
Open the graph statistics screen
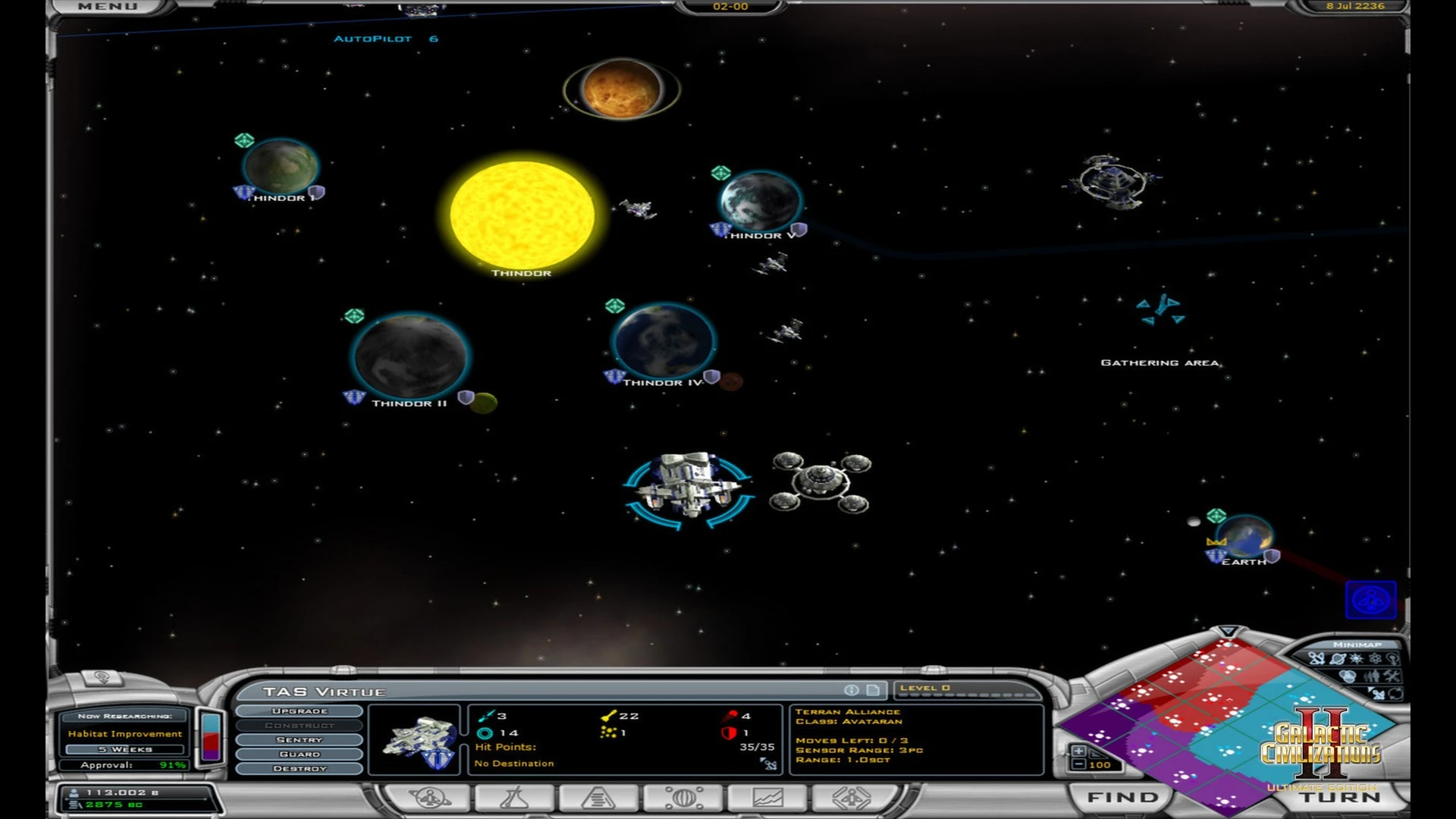[767, 798]
